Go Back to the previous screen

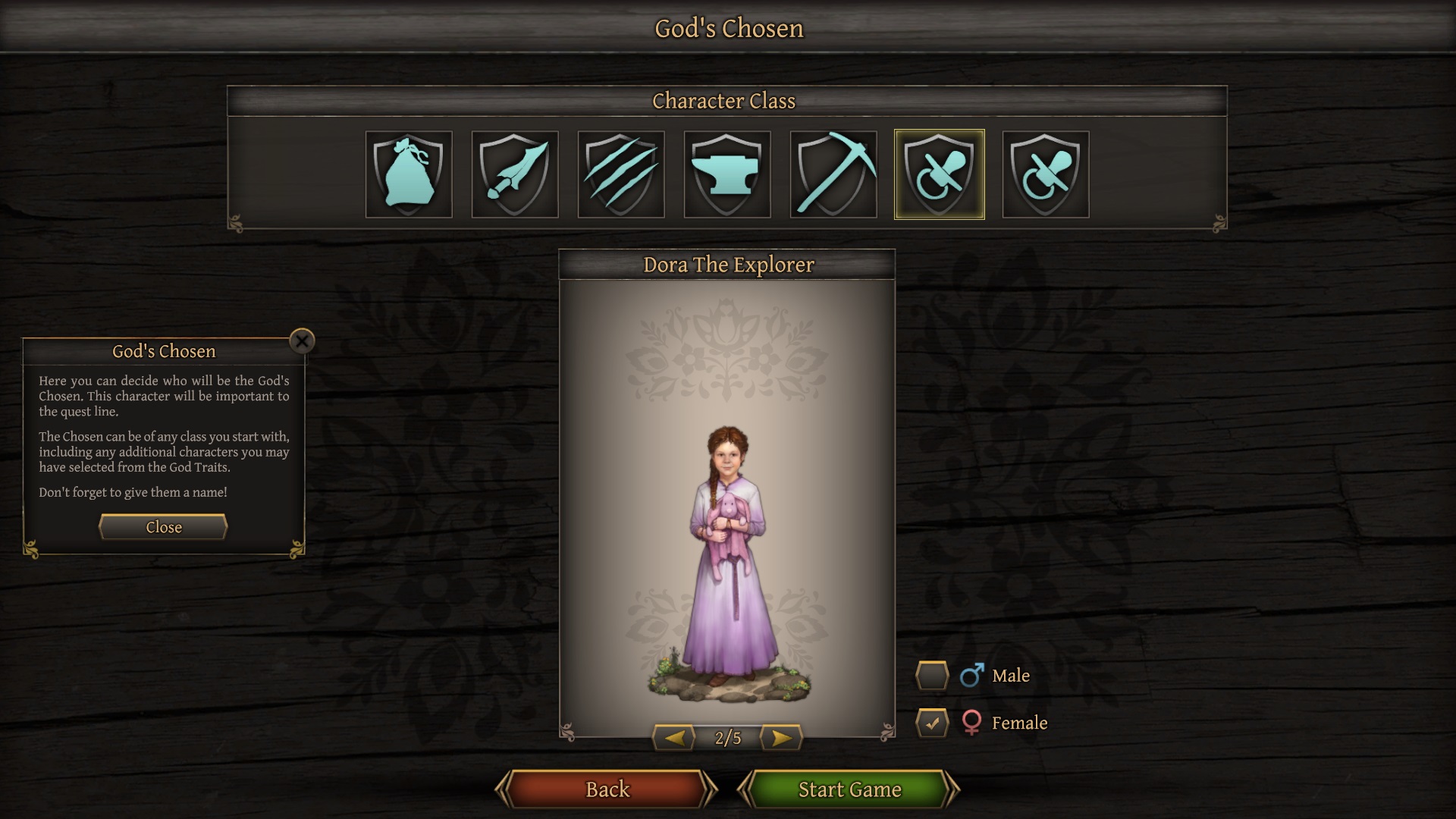607,789
